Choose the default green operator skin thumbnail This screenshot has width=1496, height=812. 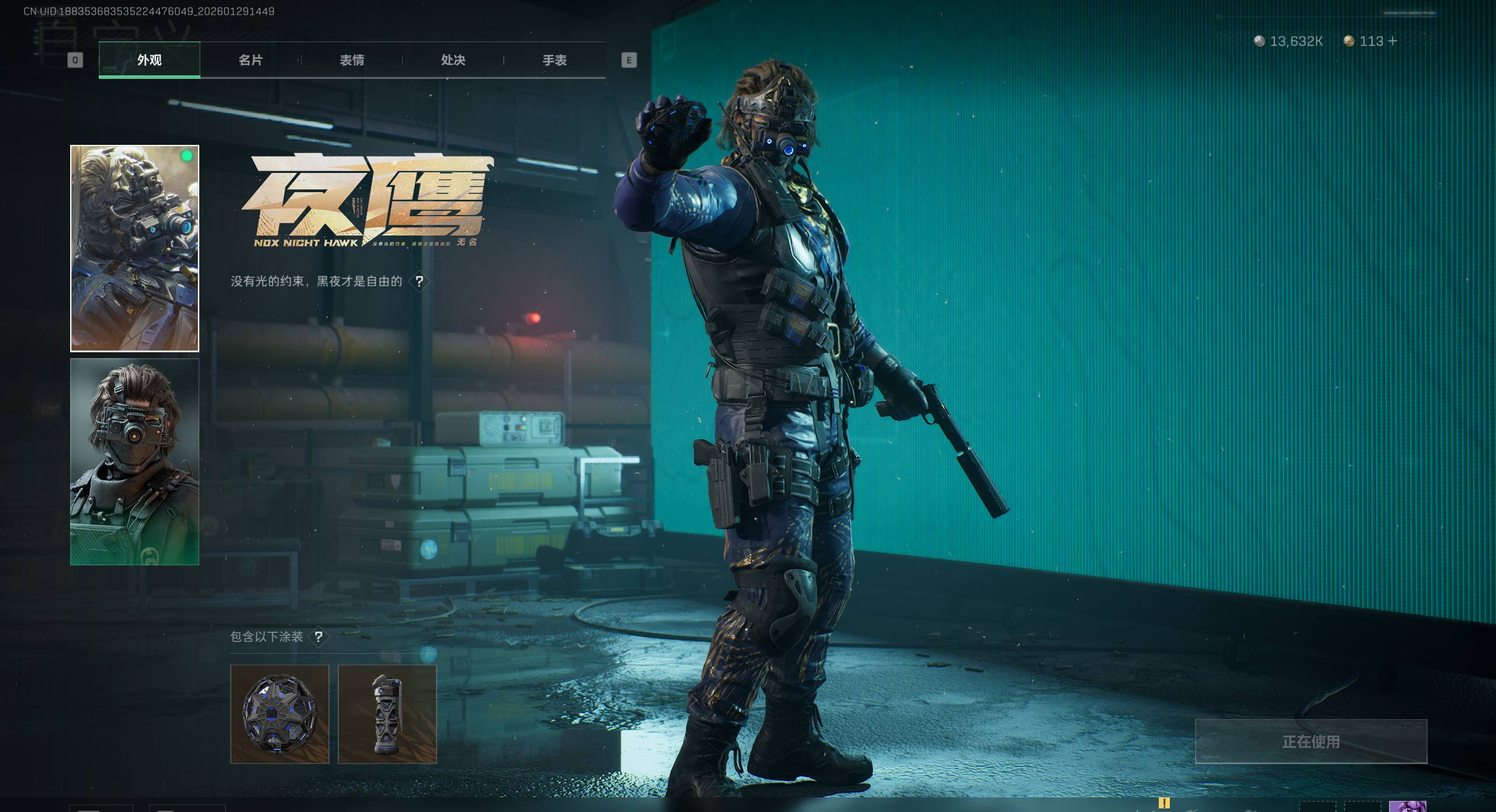pyautogui.click(x=134, y=461)
